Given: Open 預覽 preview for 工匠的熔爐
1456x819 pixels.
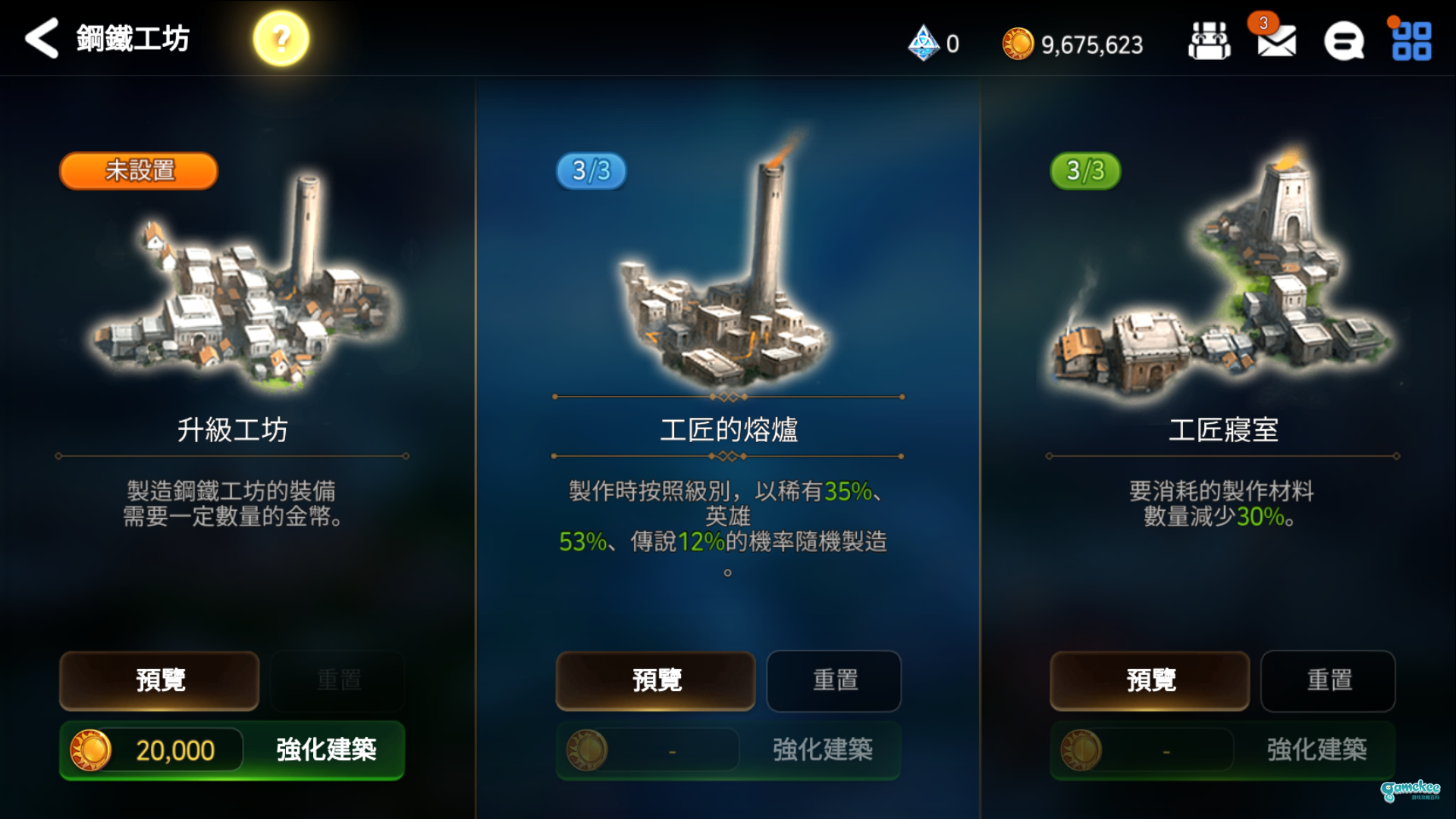Looking at the screenshot, I should 655,680.
